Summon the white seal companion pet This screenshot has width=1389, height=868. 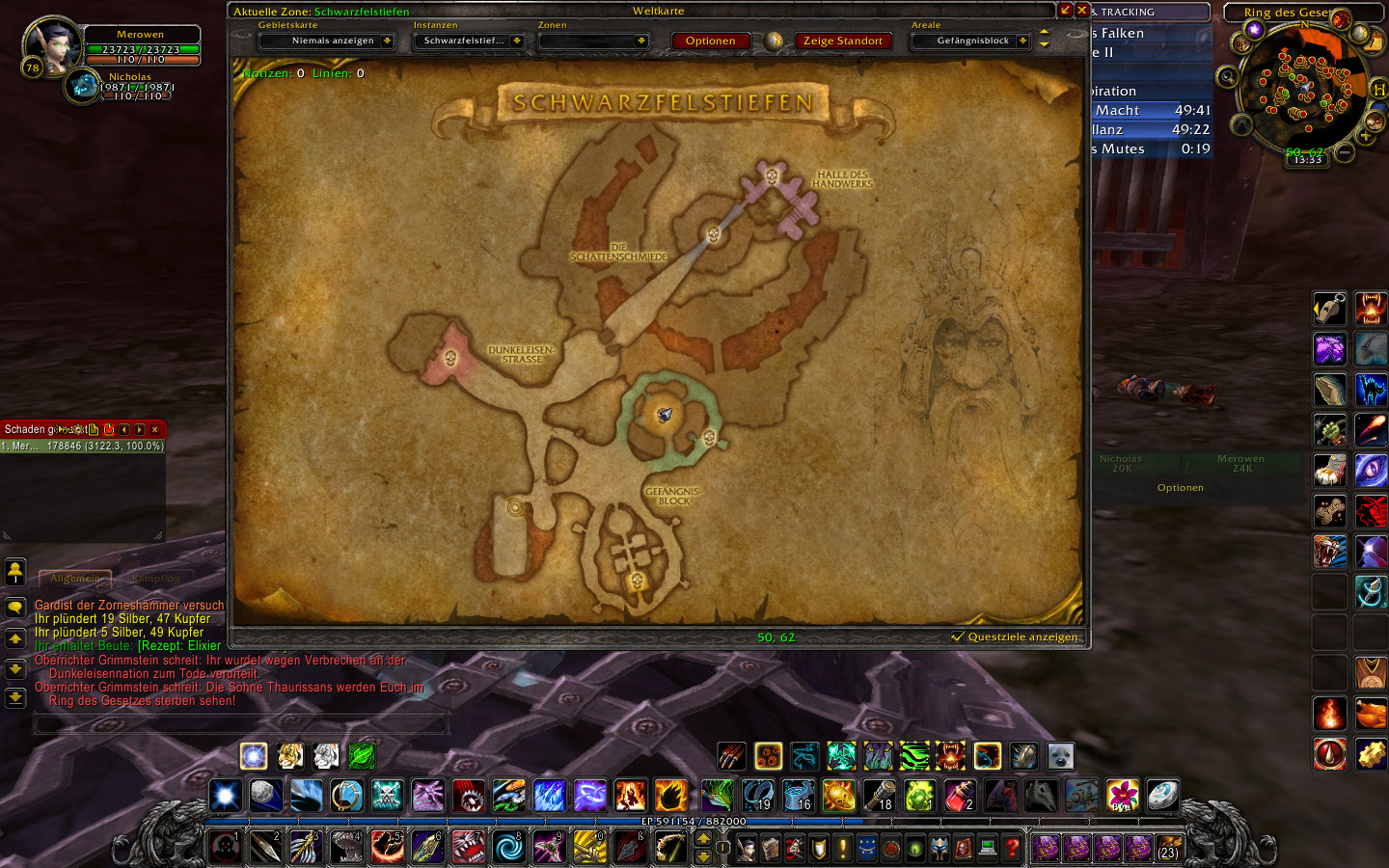pyautogui.click(x=1059, y=757)
